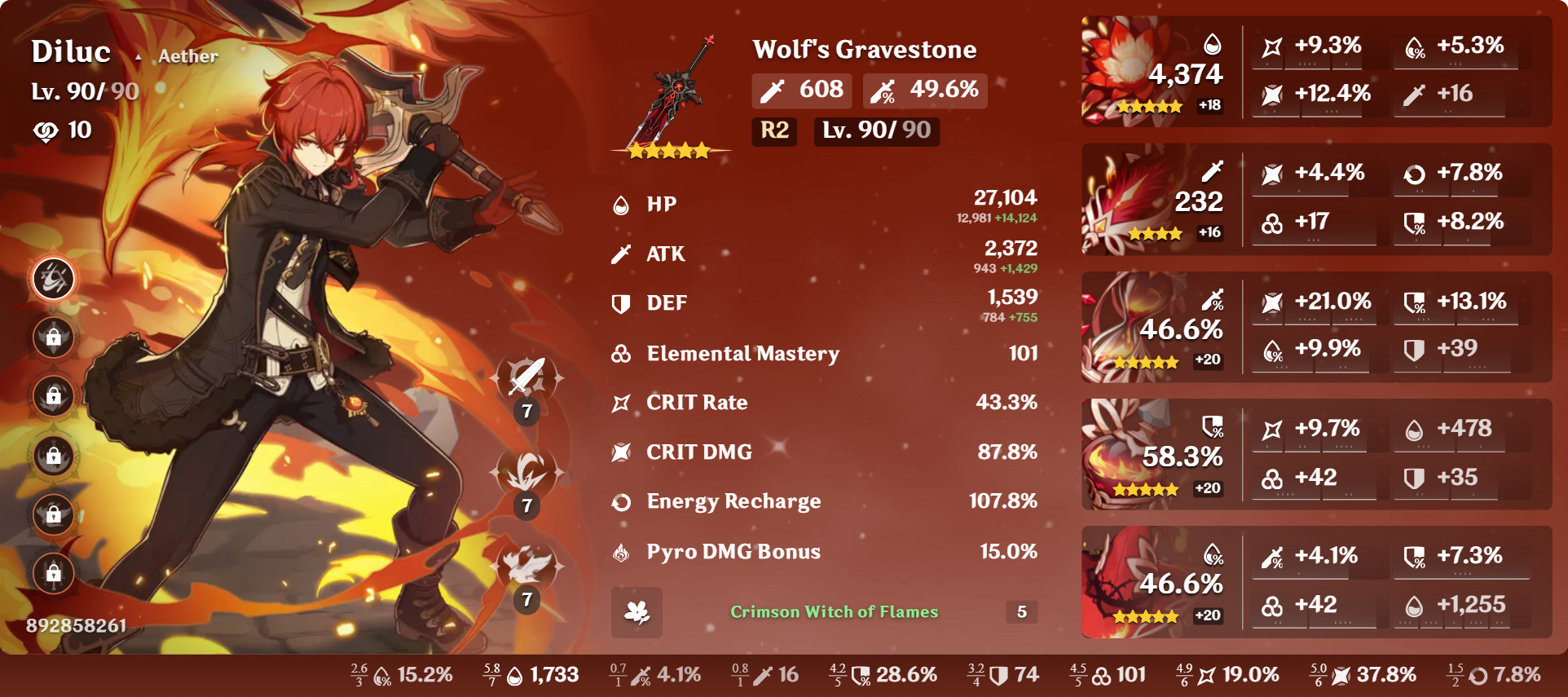This screenshot has width=1568, height=697.
Task: Click the R2 refinement badge
Action: click(x=773, y=132)
